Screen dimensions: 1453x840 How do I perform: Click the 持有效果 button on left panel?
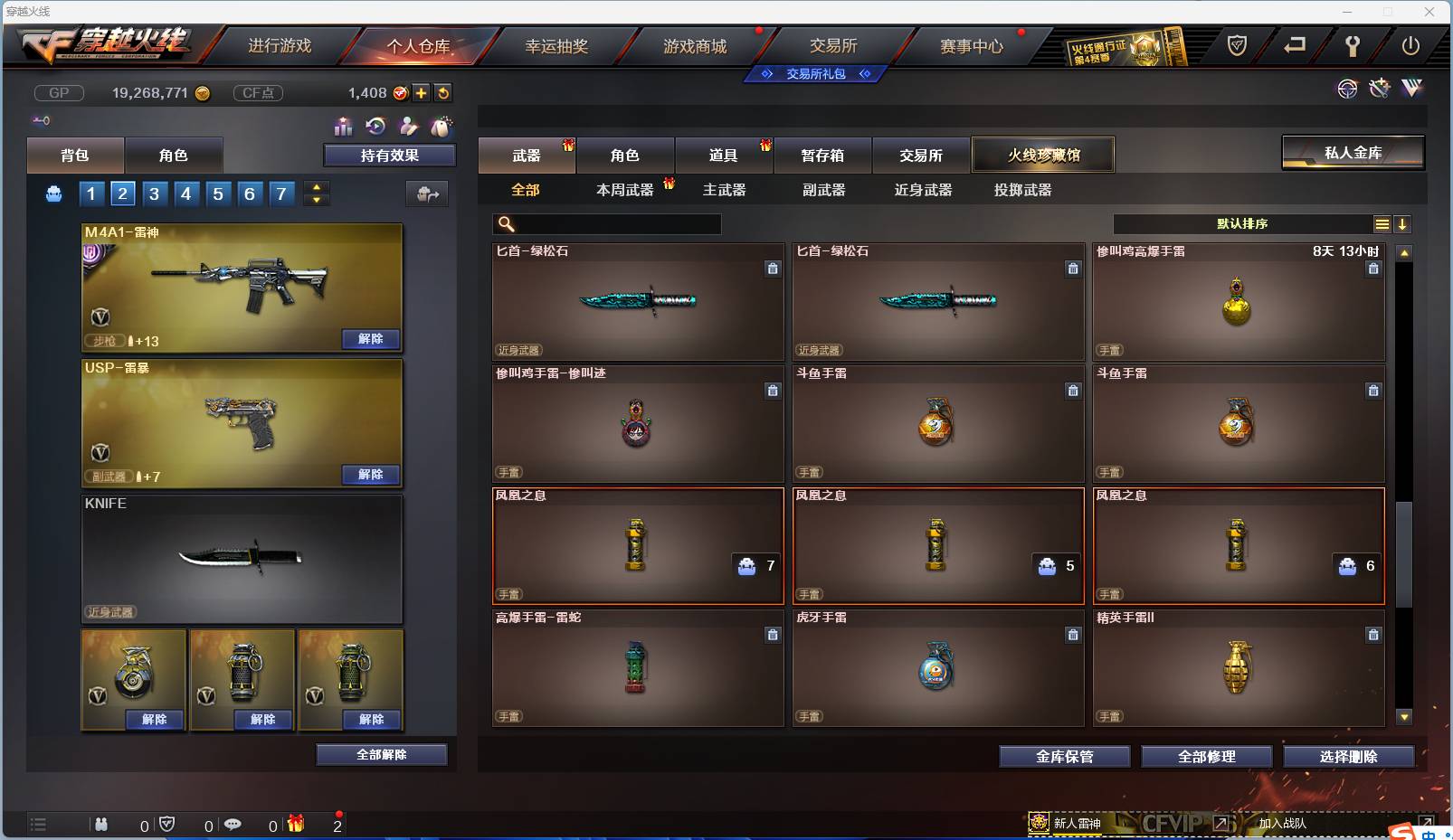(x=389, y=155)
